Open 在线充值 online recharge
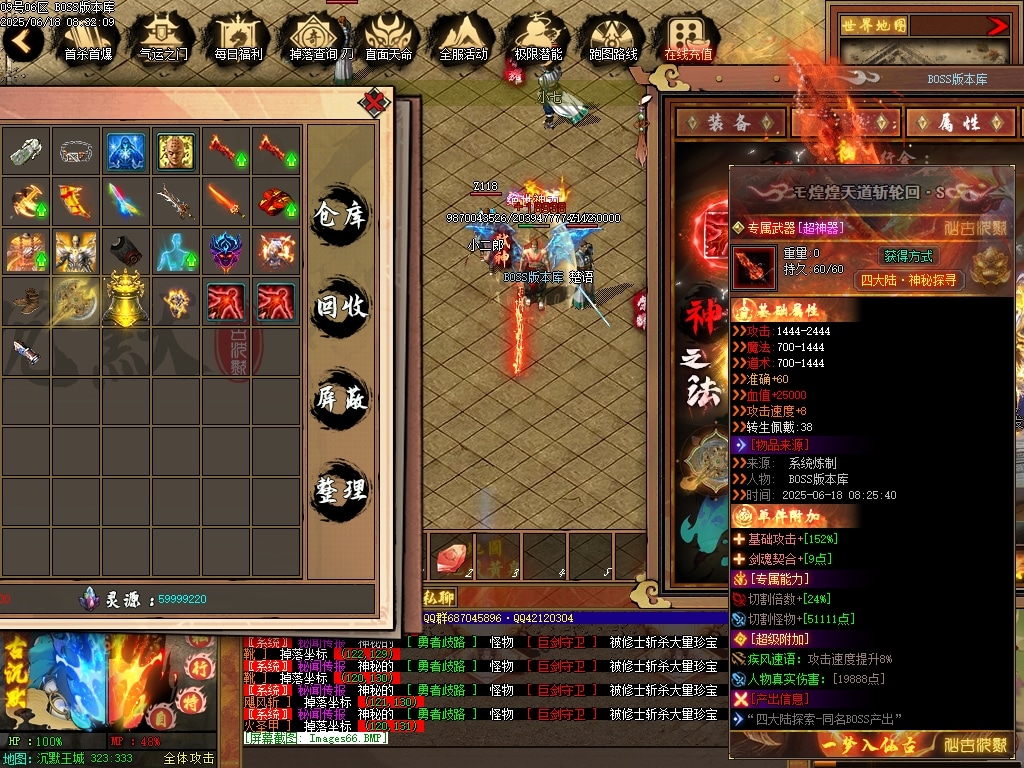This screenshot has width=1024, height=768. pos(688,40)
